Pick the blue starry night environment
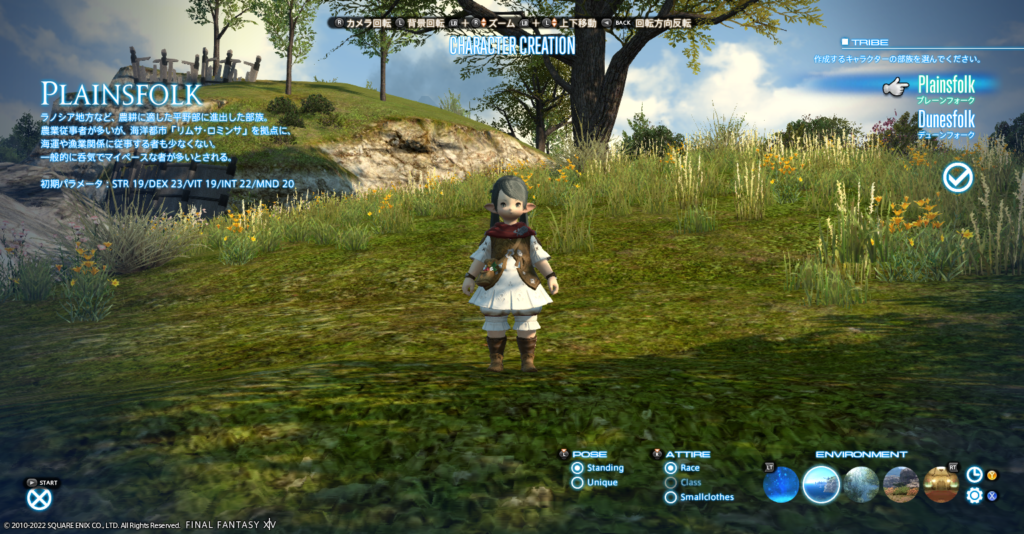Image resolution: width=1024 pixels, height=534 pixels. coord(781,485)
